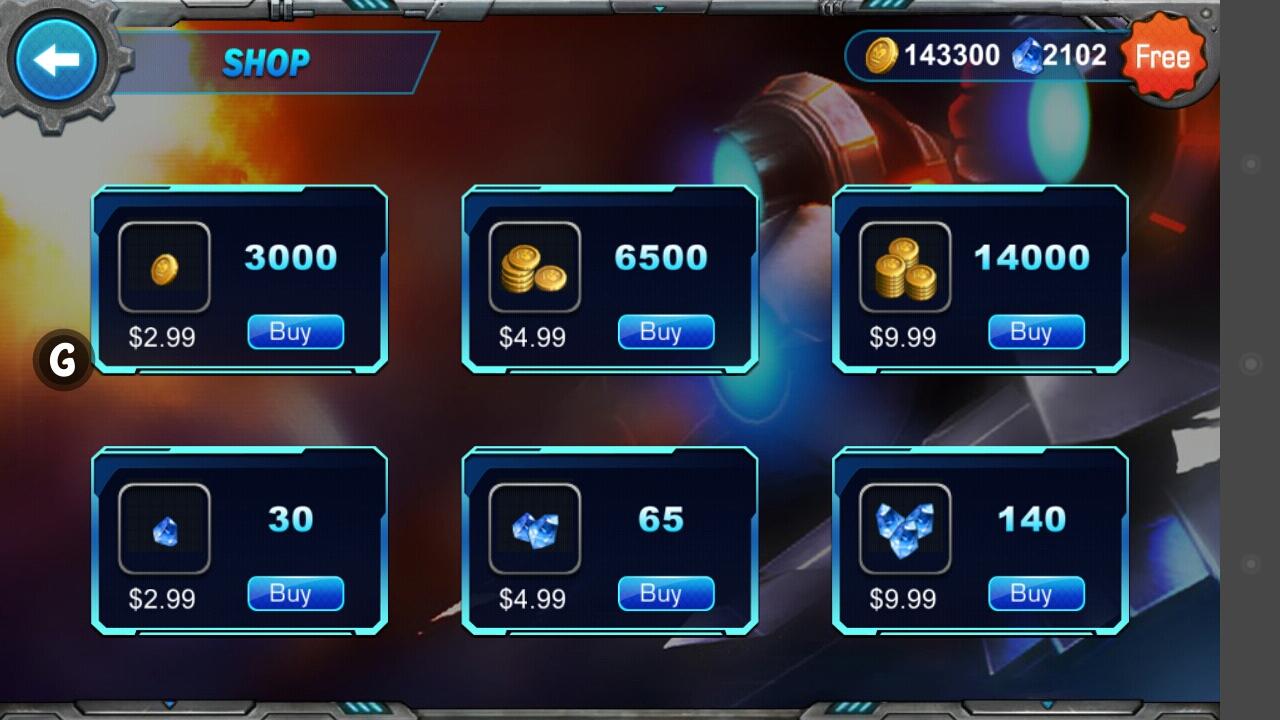Buy the 6500 coins for $4.99
The image size is (1280, 720).
[665, 332]
